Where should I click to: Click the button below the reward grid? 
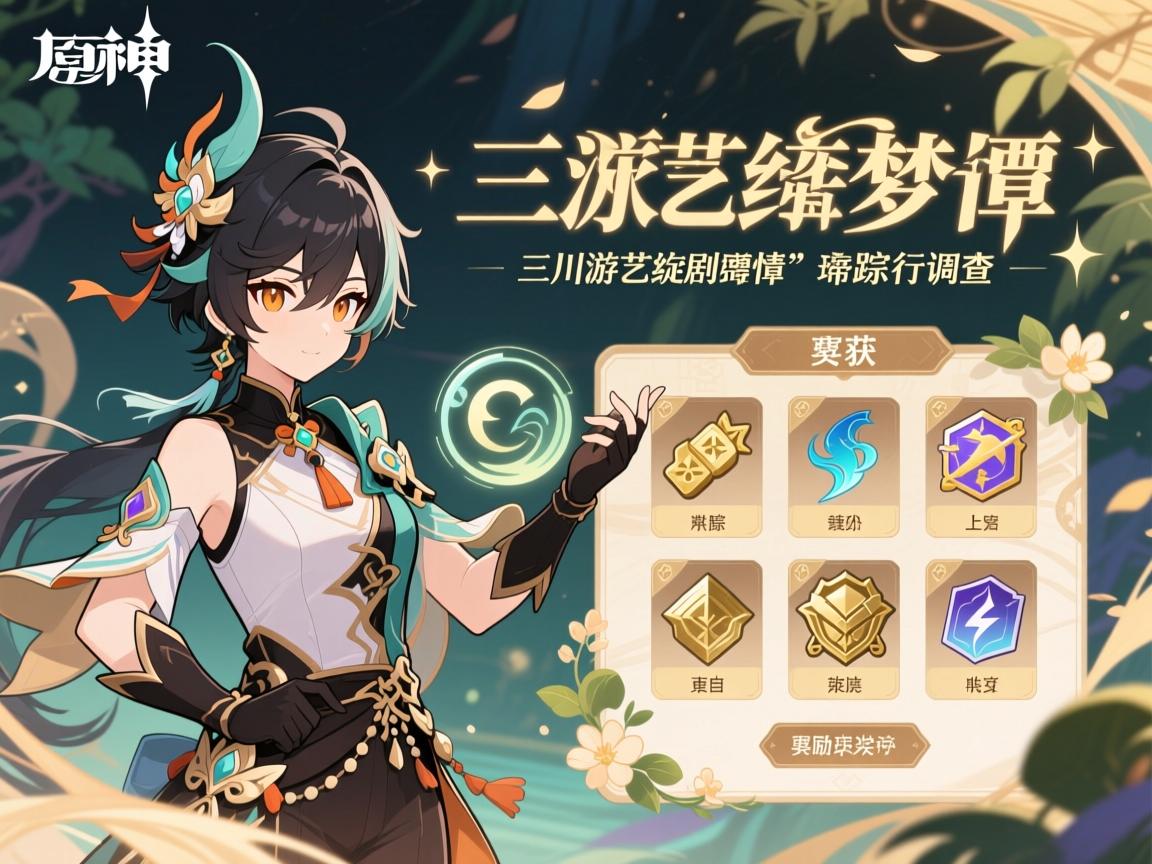point(845,745)
